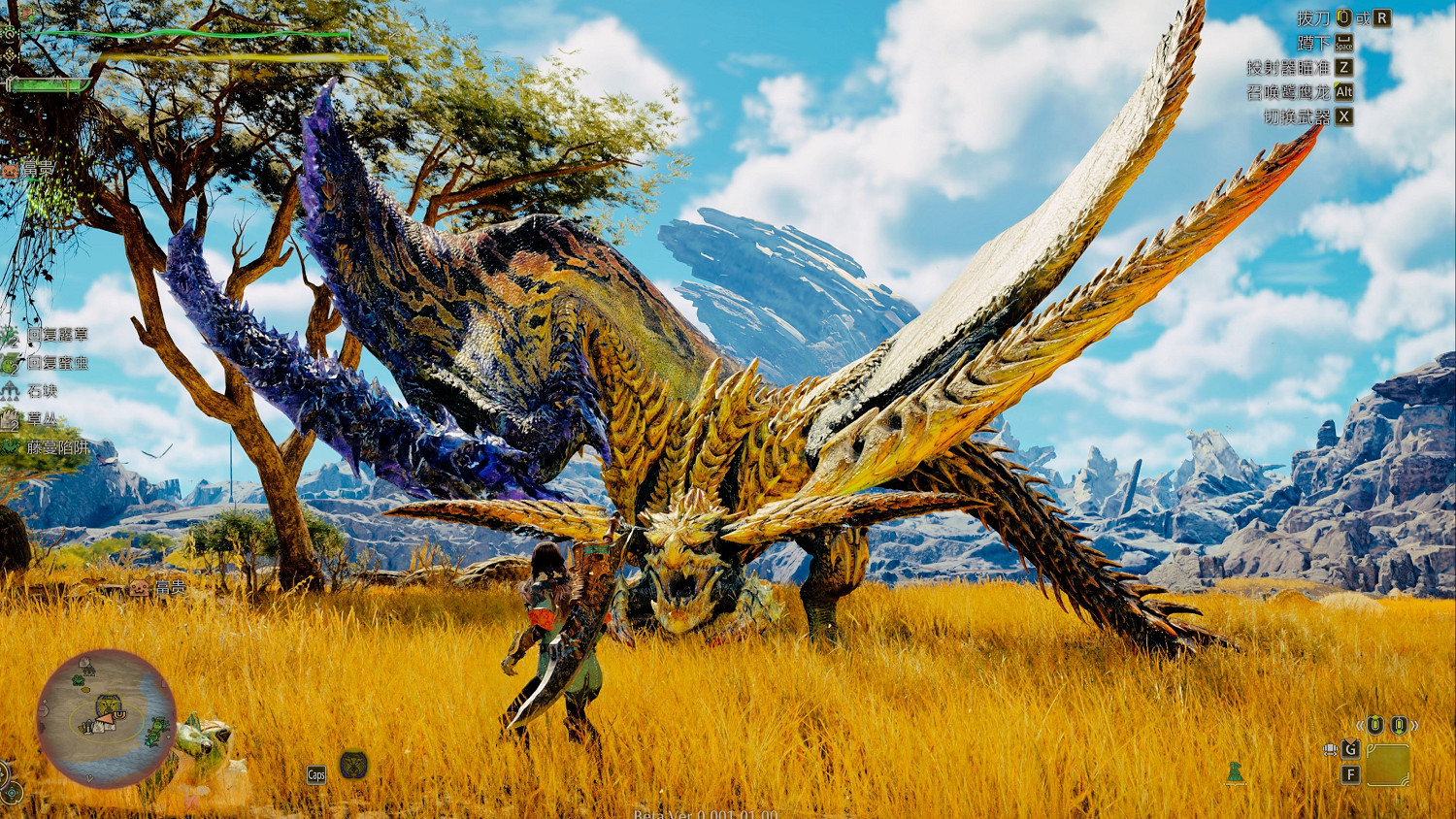Select the 回复露草 herb in the item sidebar
Viewport: 1456px width, 819px height.
[x=10, y=336]
